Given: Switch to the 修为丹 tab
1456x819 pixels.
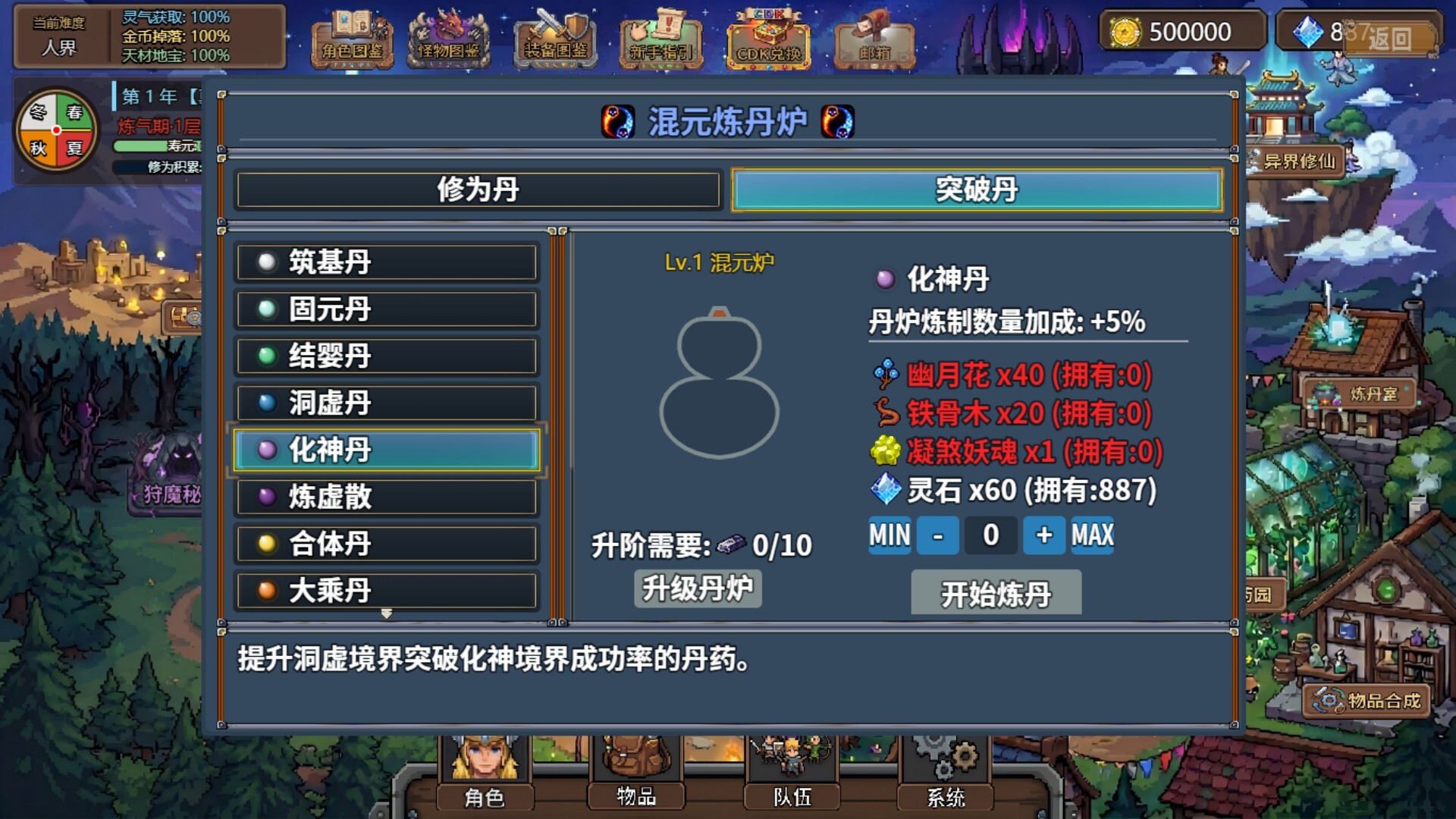Looking at the screenshot, I should click(x=478, y=190).
